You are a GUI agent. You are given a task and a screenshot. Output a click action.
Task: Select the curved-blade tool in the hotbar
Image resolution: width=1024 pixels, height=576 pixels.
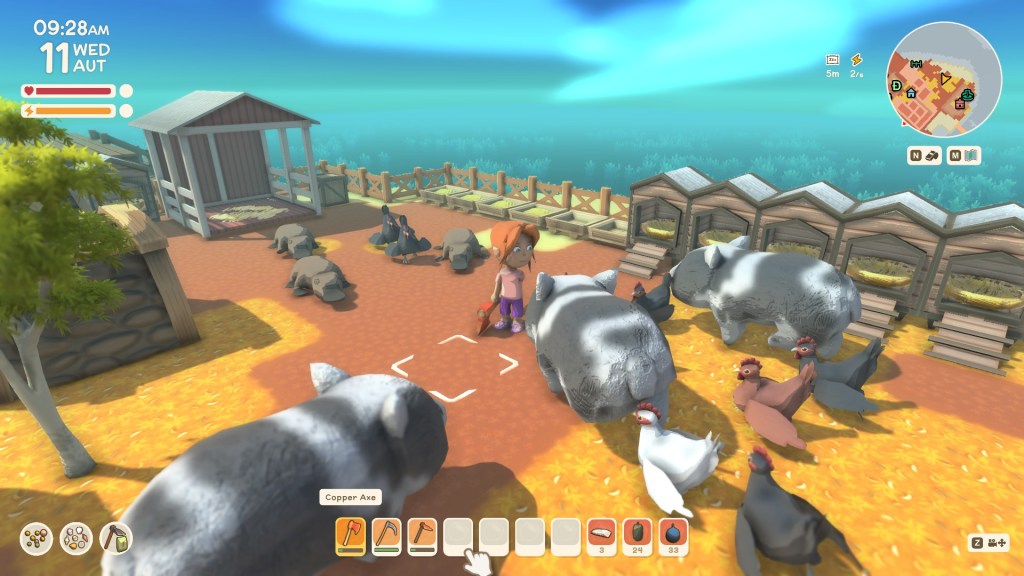[386, 535]
